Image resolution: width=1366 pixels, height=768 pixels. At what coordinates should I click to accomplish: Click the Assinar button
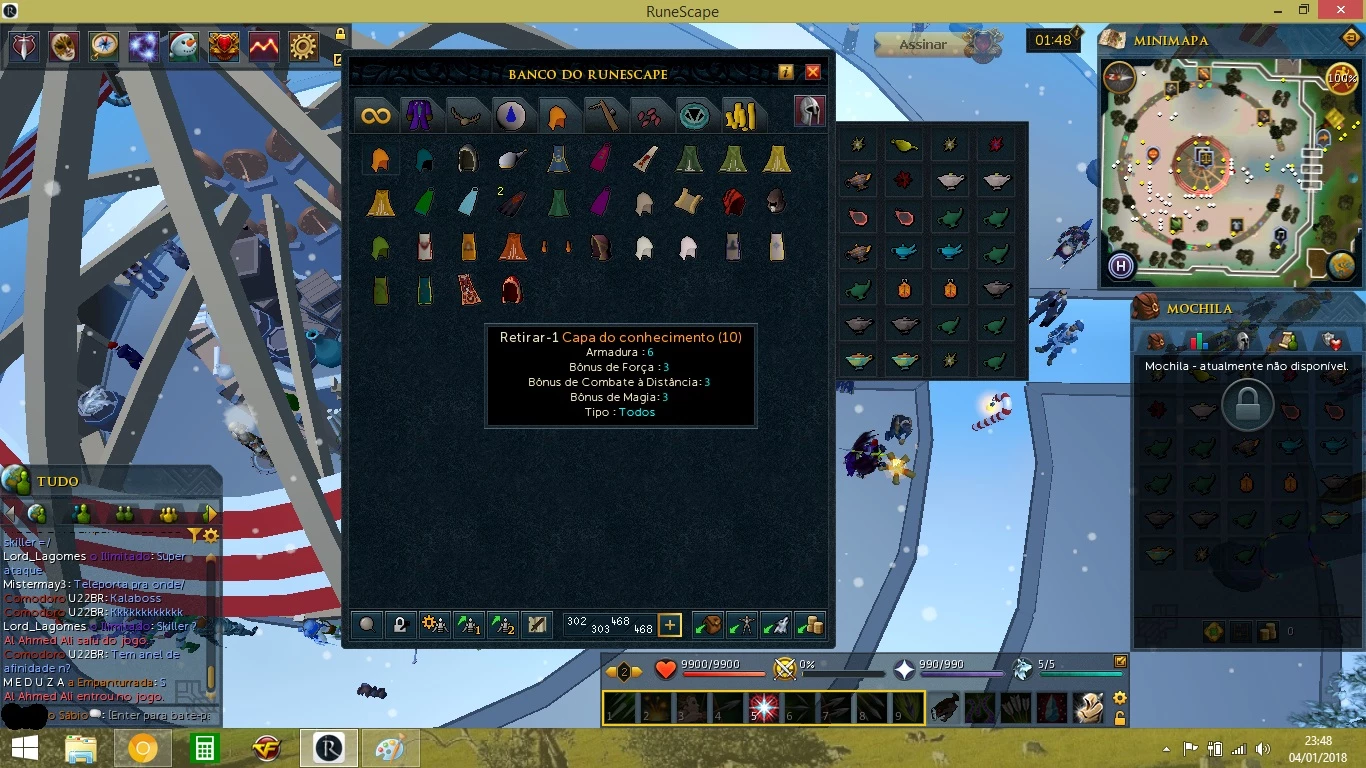[922, 44]
